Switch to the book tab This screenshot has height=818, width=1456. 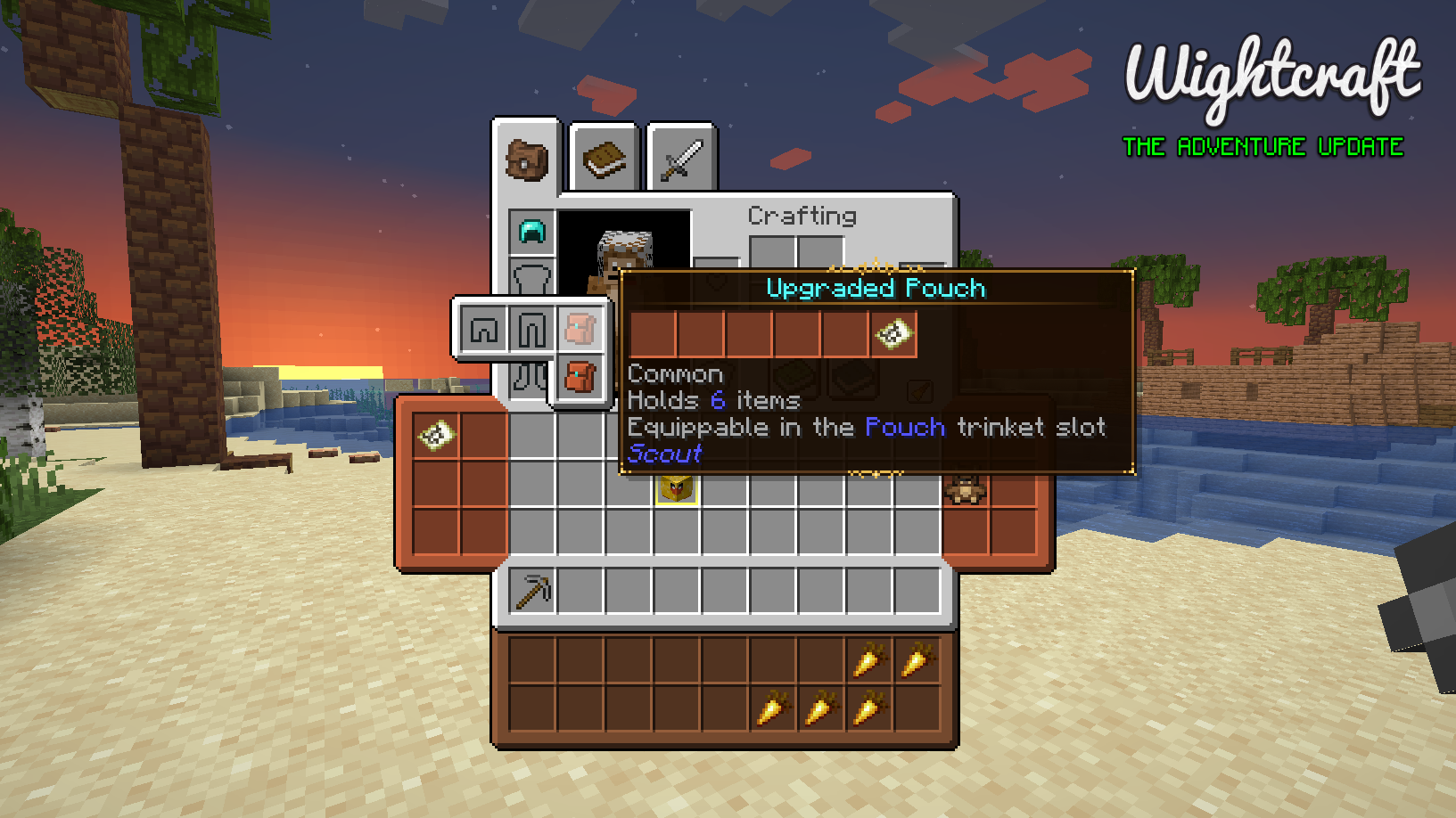click(x=604, y=160)
